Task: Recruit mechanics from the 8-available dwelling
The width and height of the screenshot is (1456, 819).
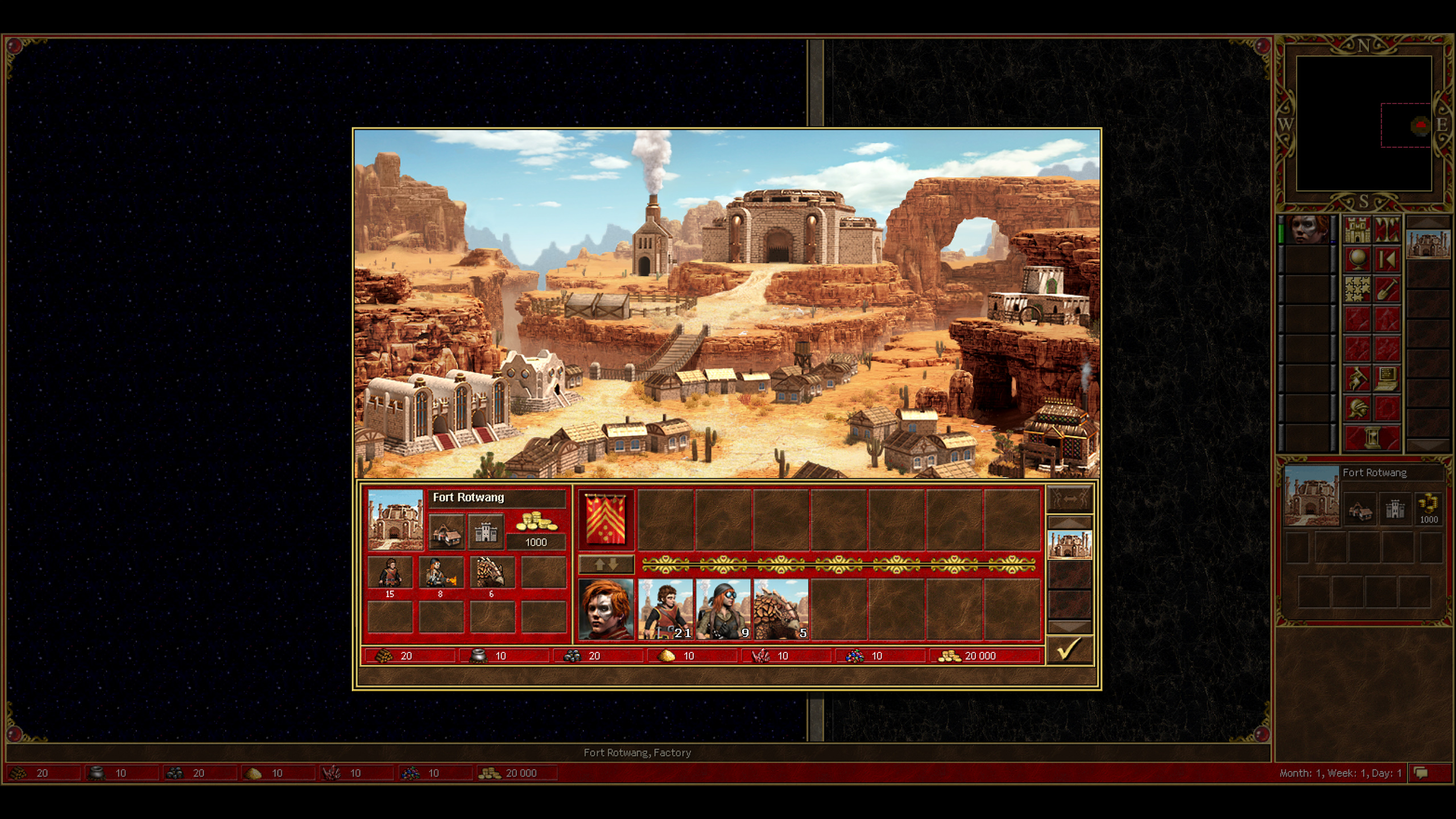Action: 441,572
